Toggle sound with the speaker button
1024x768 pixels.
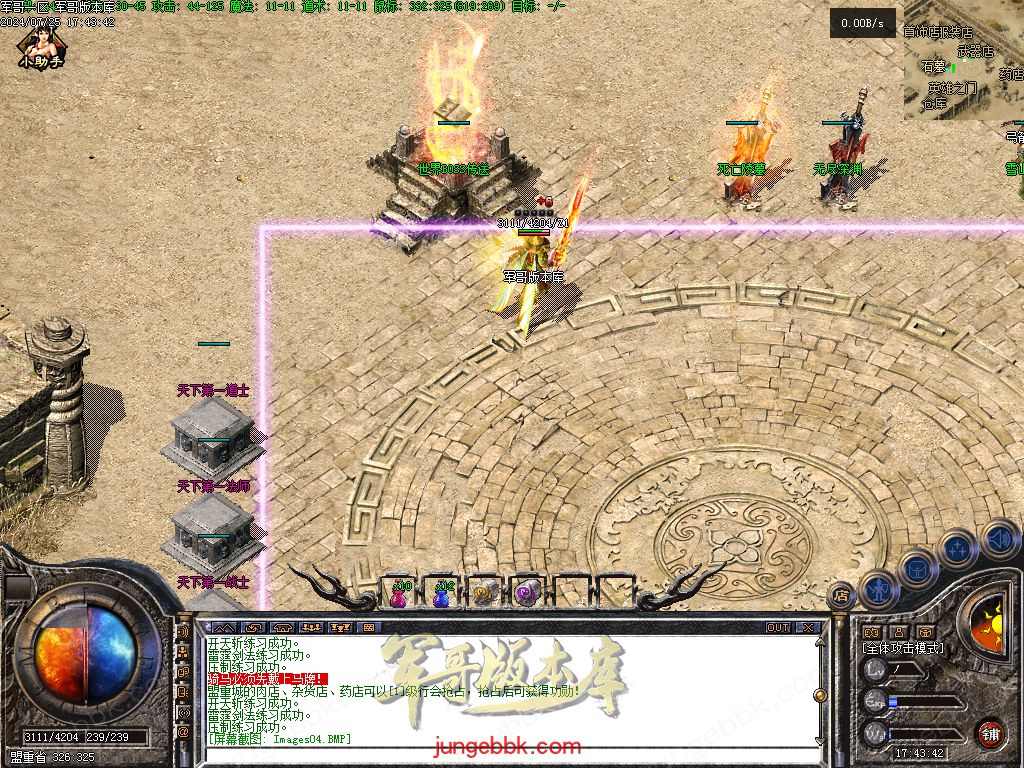coord(998,539)
